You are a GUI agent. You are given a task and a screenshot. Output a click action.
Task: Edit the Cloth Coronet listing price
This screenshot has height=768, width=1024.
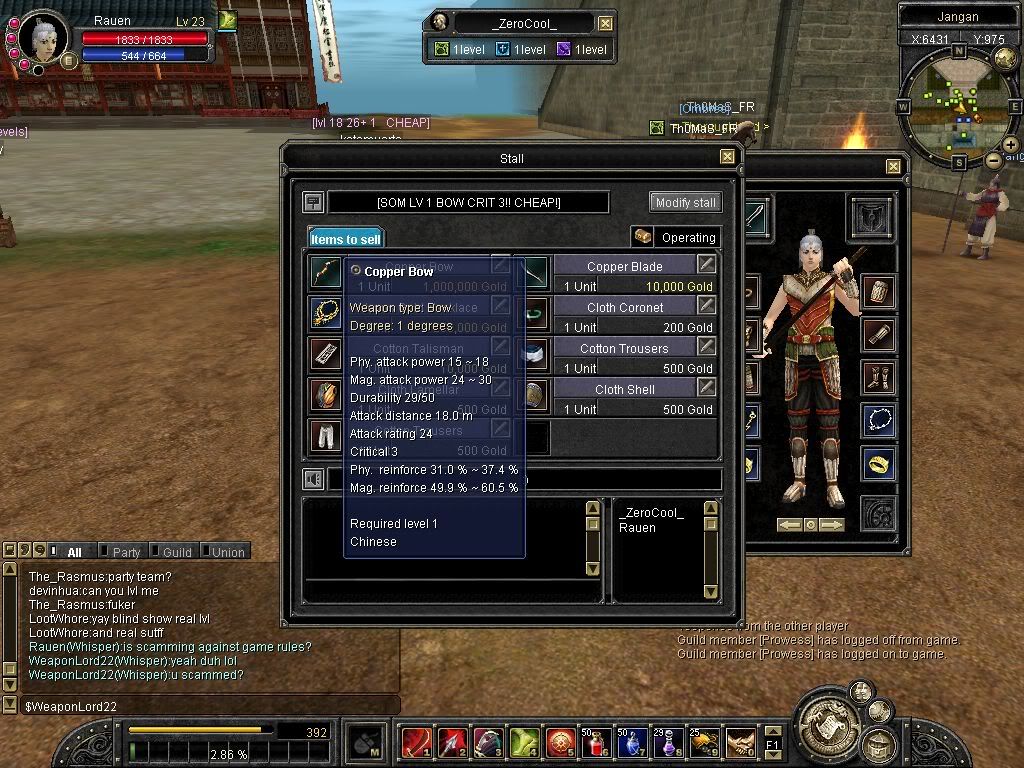click(707, 306)
